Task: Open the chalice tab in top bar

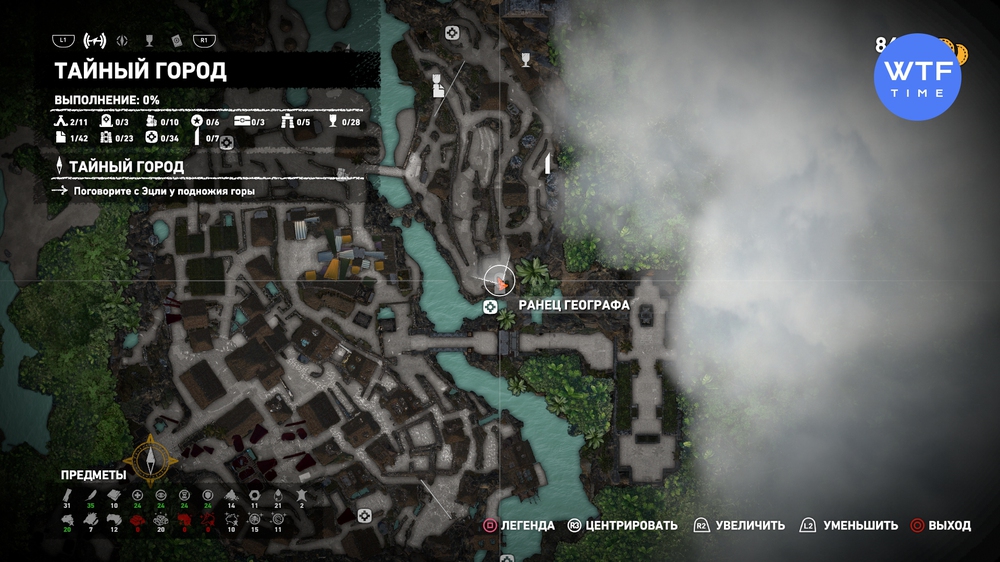Action: point(149,41)
